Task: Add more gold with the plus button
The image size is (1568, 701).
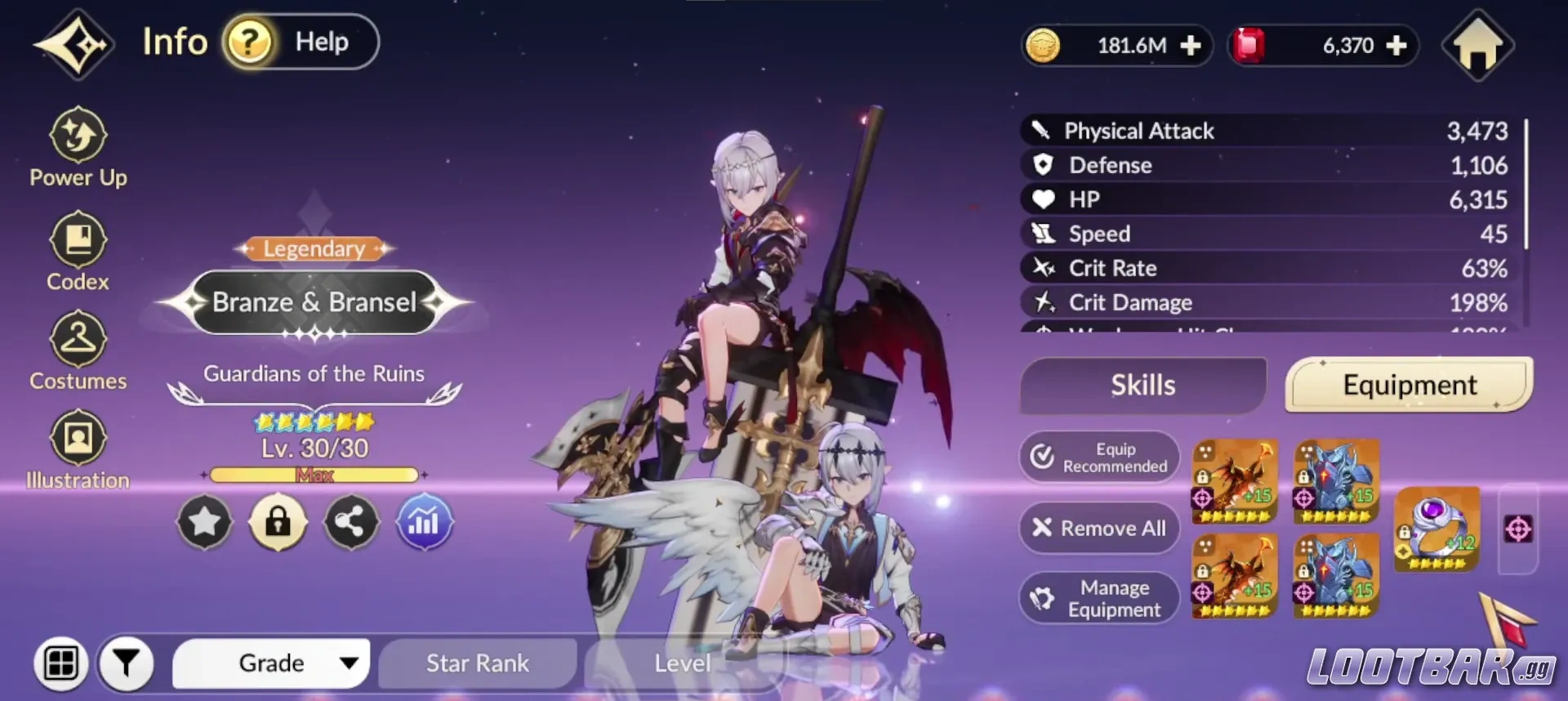Action: (x=1191, y=46)
